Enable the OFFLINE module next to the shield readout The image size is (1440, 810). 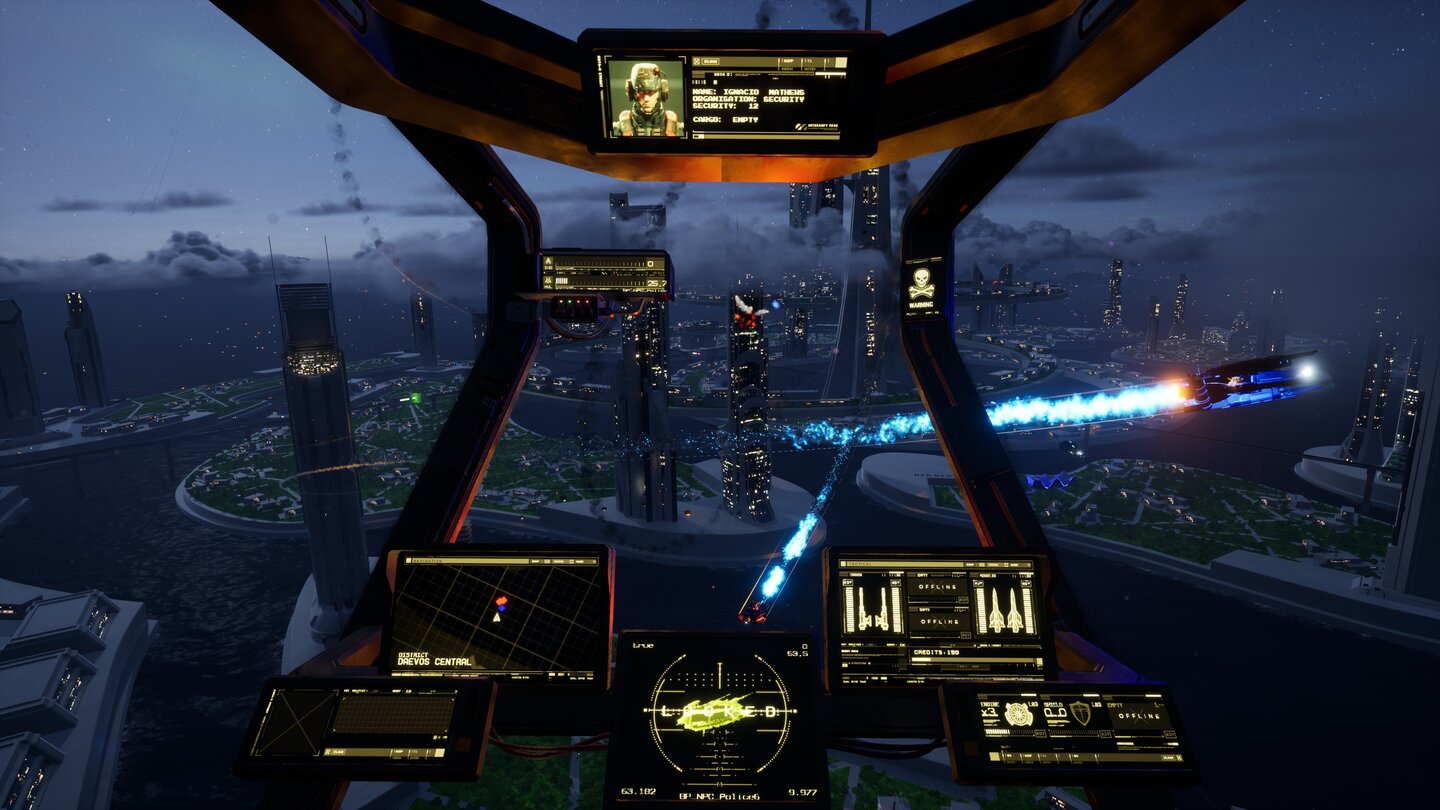(x=1140, y=716)
